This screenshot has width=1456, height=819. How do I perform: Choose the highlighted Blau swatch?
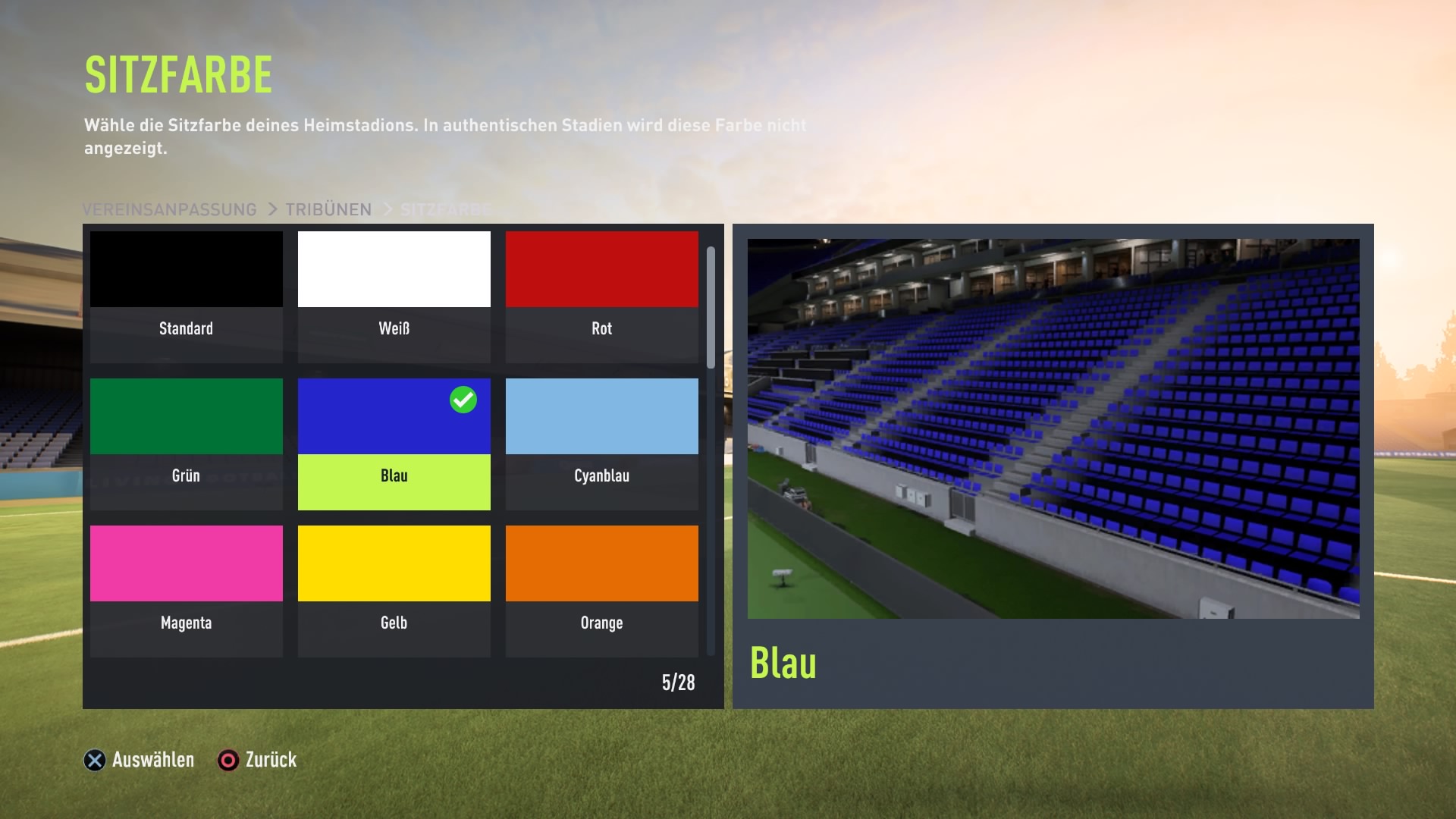pyautogui.click(x=394, y=443)
